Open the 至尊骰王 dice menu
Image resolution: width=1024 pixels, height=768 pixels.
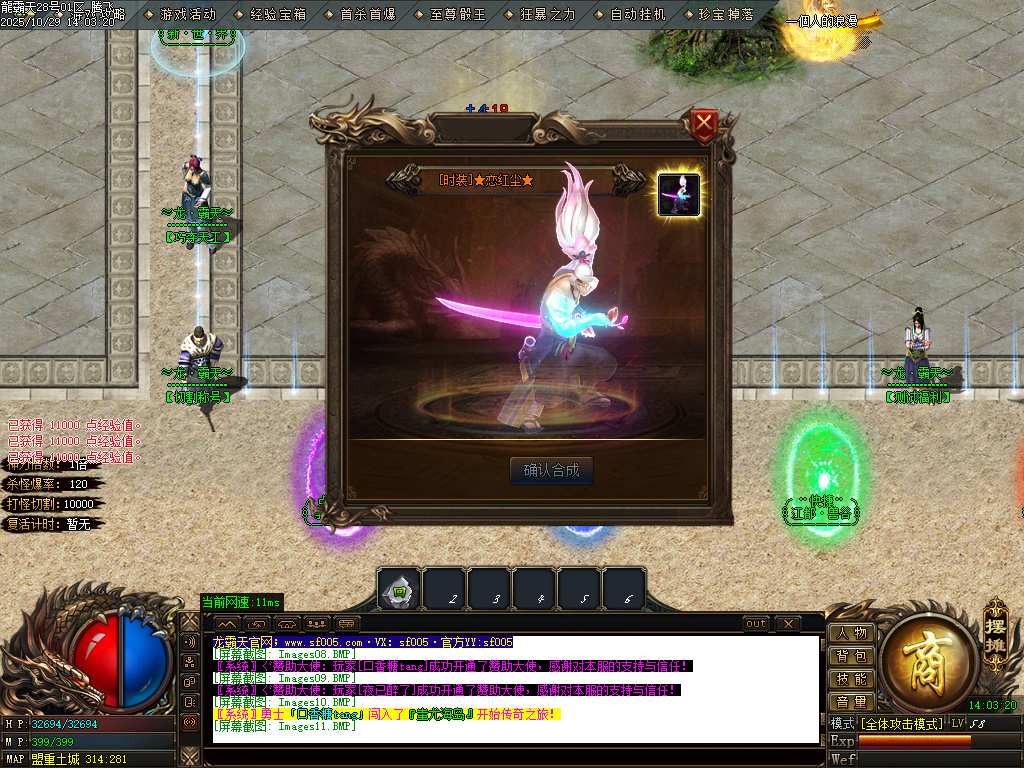tap(458, 15)
